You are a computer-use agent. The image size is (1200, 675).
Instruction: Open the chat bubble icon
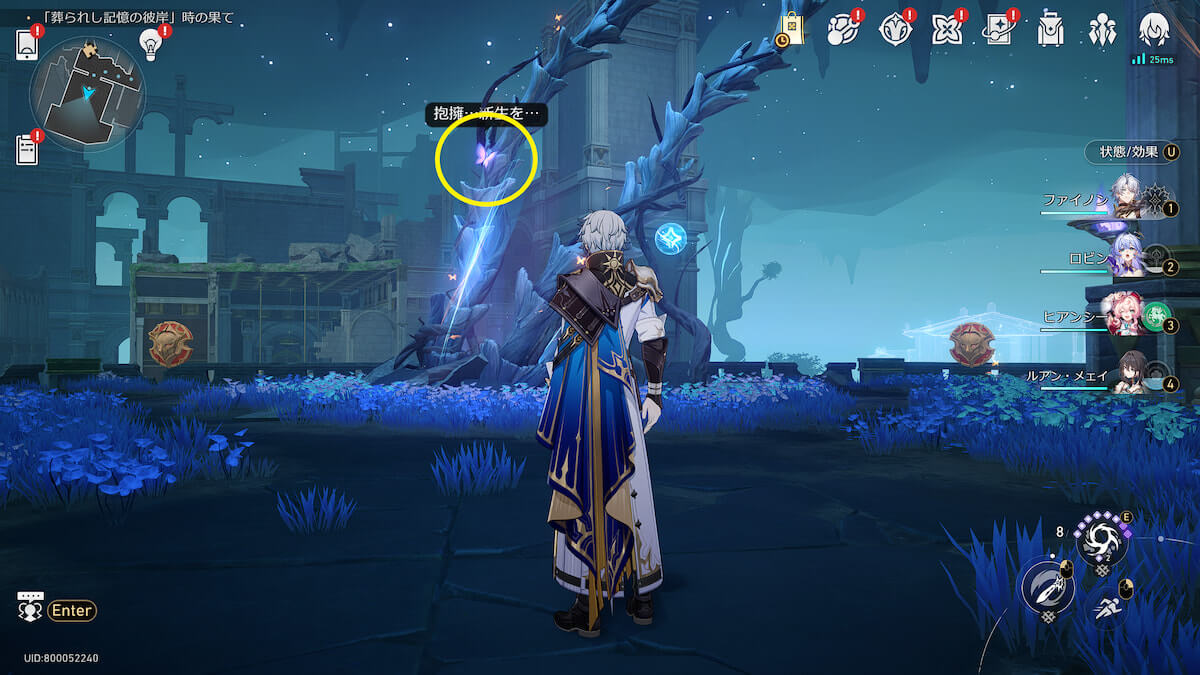click(30, 608)
